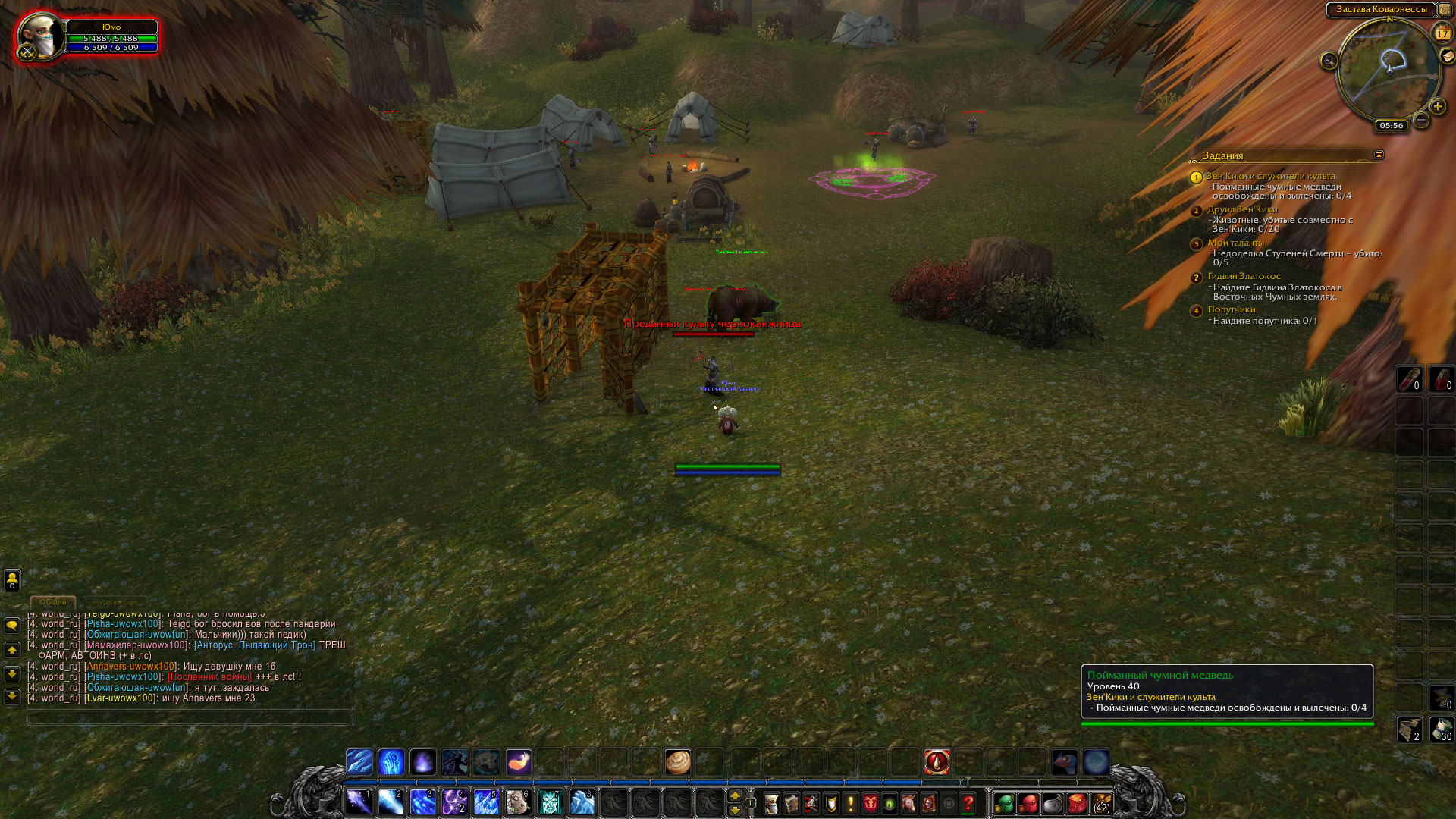Activate the red blood drop ability

(937, 761)
